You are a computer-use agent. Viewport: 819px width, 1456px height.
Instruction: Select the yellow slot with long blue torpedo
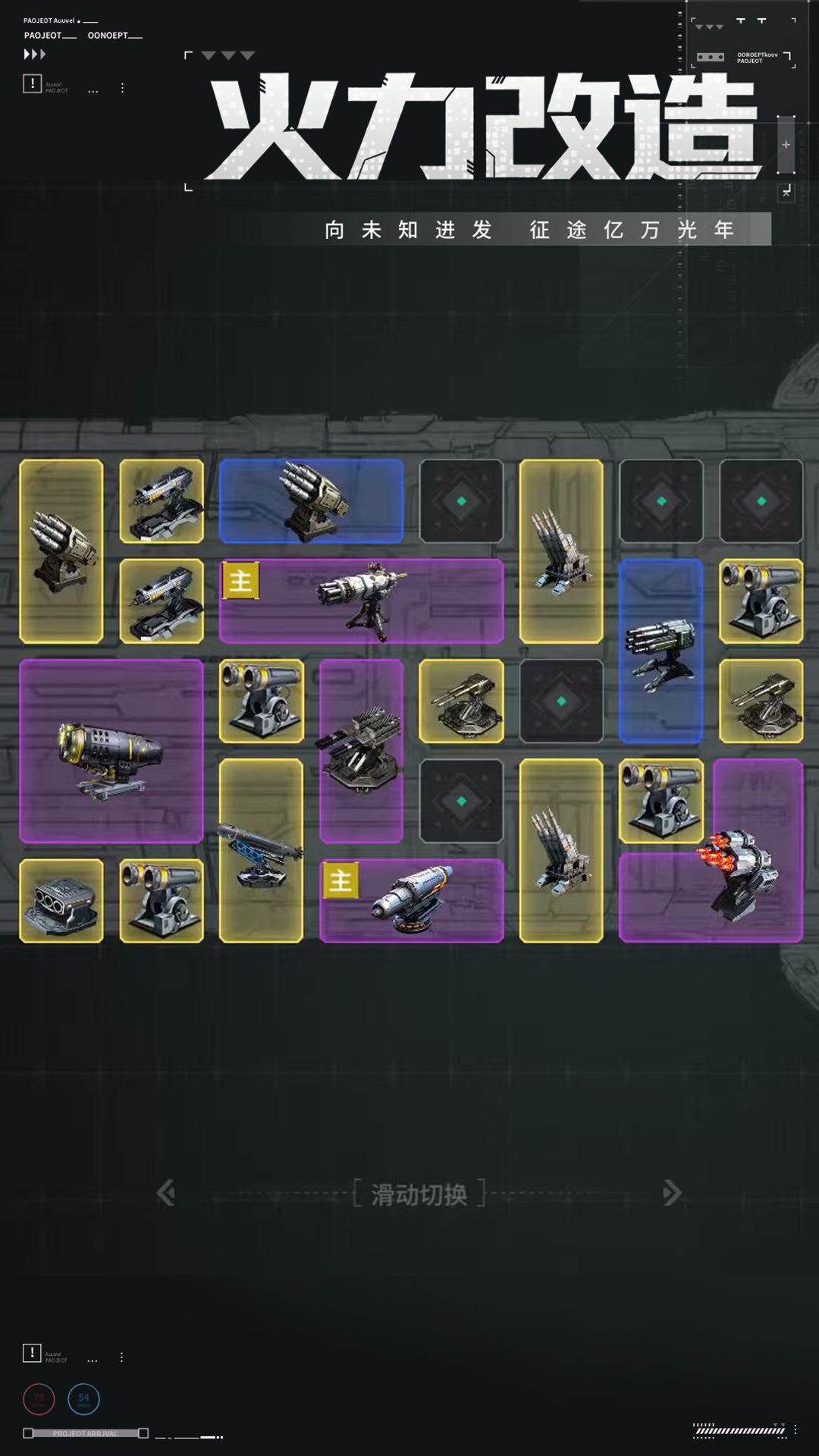coord(261,850)
